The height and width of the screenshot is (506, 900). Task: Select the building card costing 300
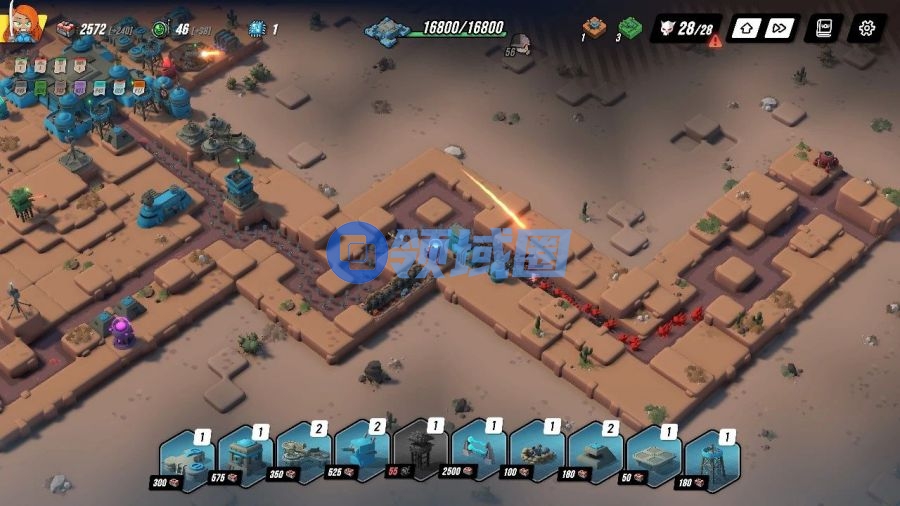[x=184, y=459]
